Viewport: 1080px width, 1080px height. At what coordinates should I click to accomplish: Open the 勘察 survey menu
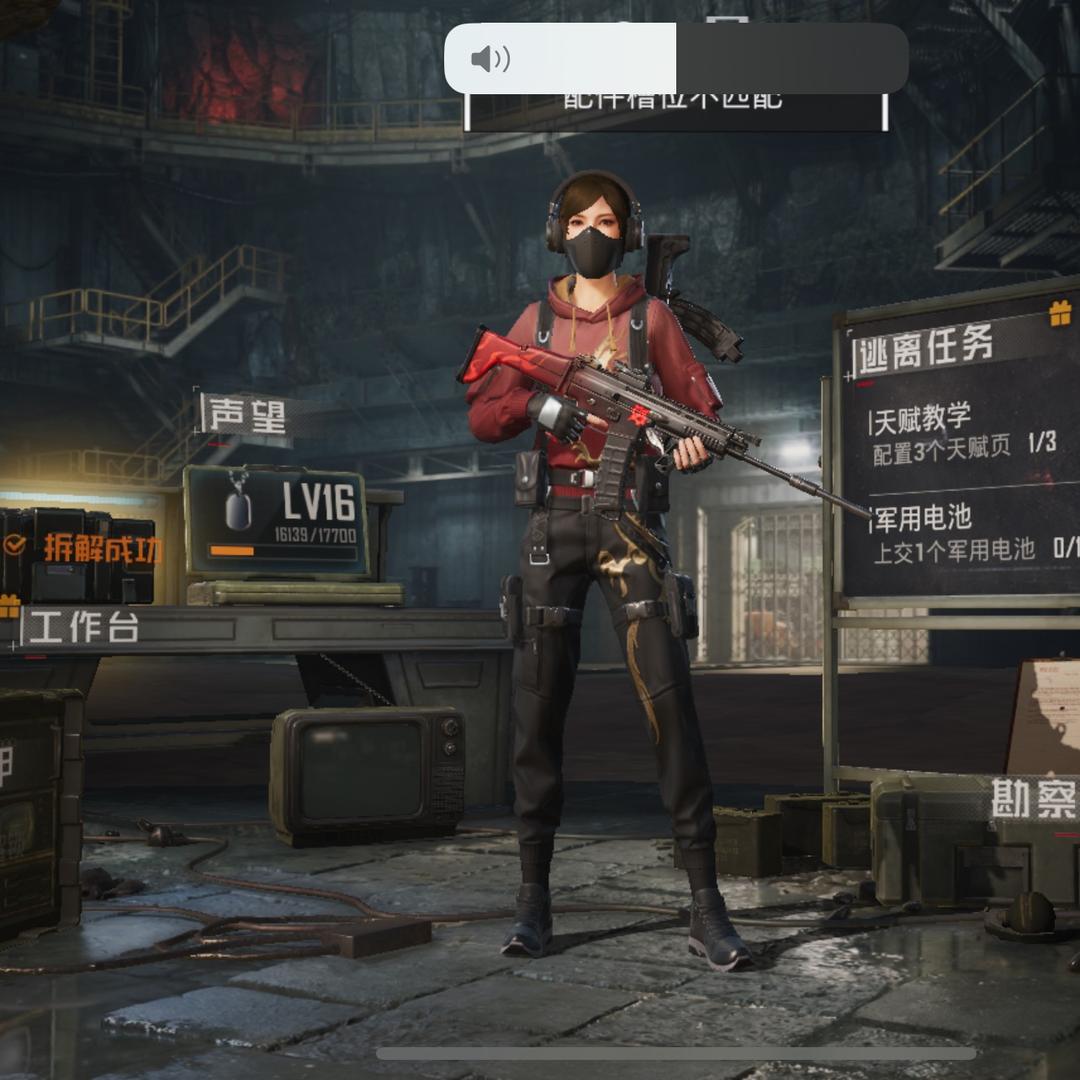pos(1033,799)
